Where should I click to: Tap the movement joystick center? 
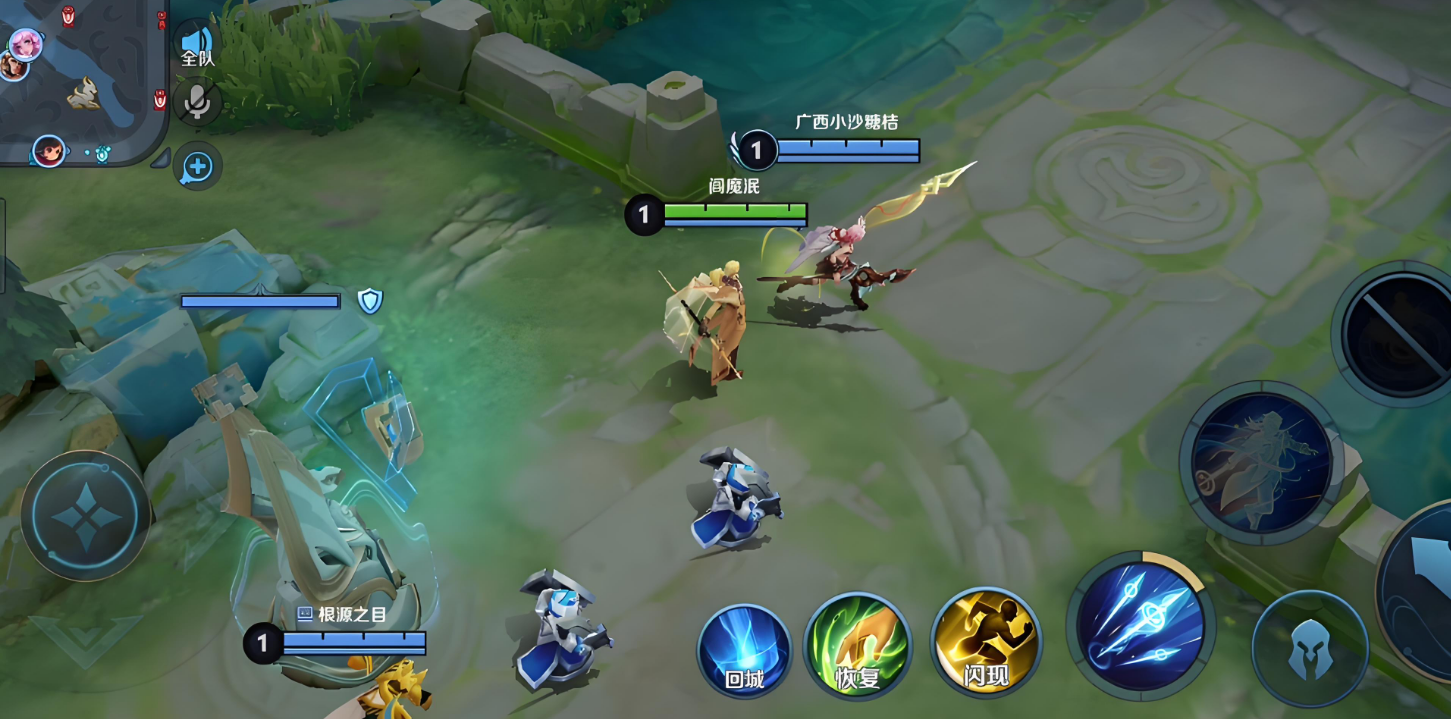85,516
